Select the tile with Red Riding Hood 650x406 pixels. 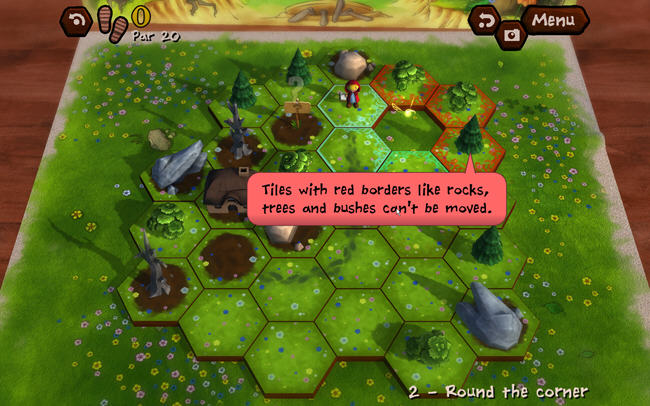pos(350,100)
